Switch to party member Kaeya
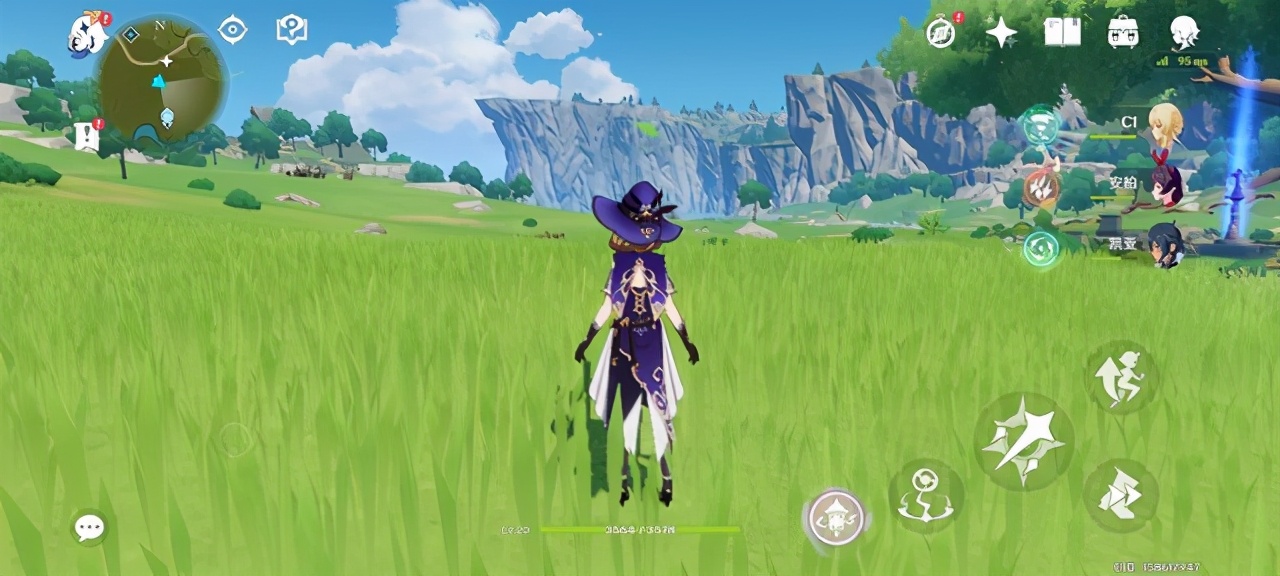The image size is (1280, 576). [x=1164, y=244]
